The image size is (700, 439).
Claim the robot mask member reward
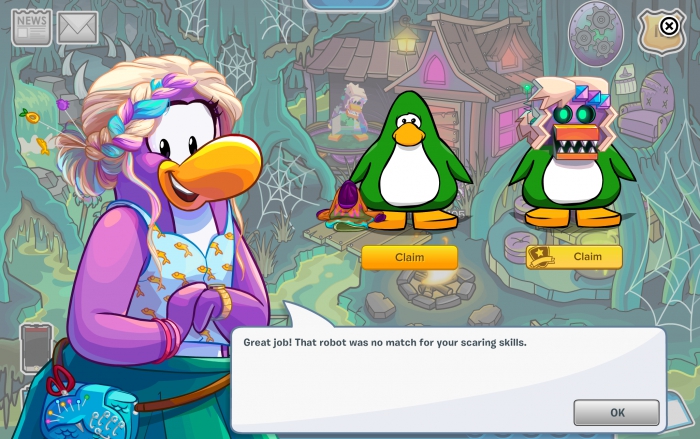pyautogui.click(x=574, y=257)
